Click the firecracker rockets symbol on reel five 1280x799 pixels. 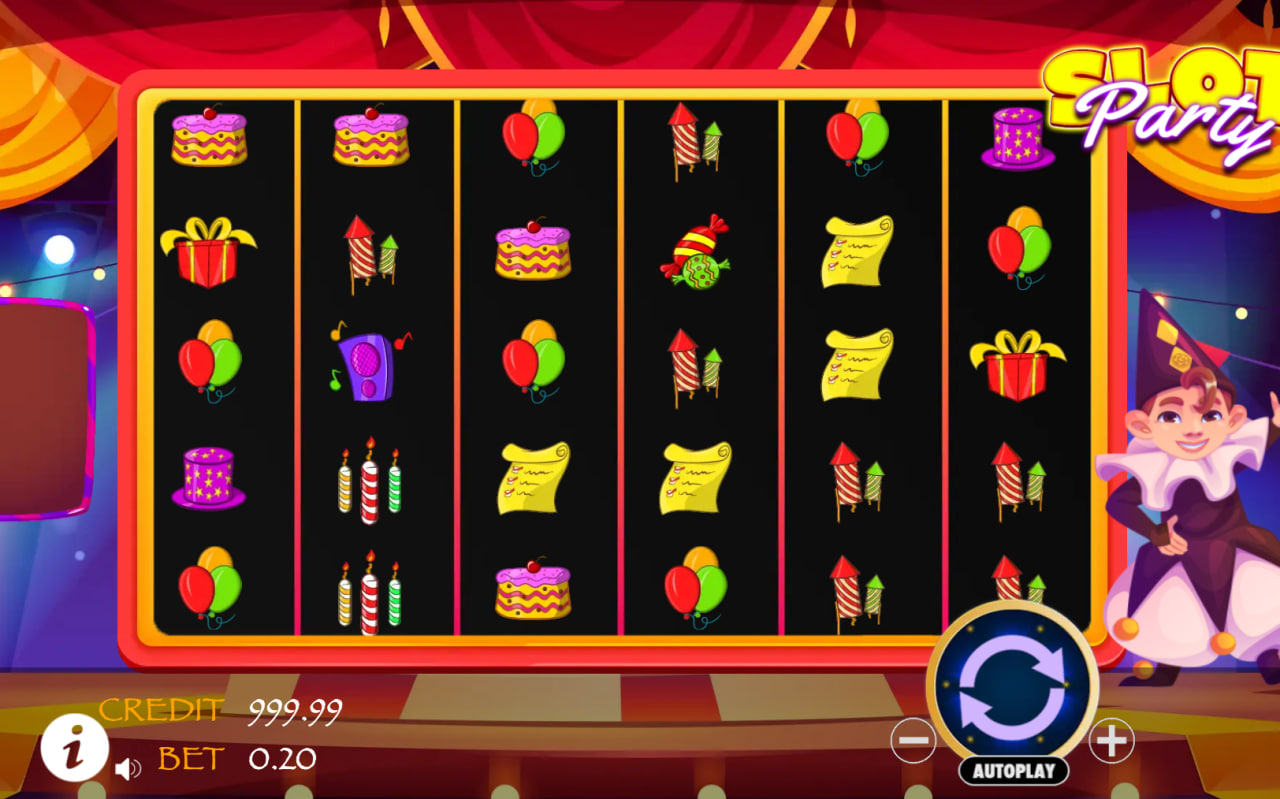coord(855,483)
